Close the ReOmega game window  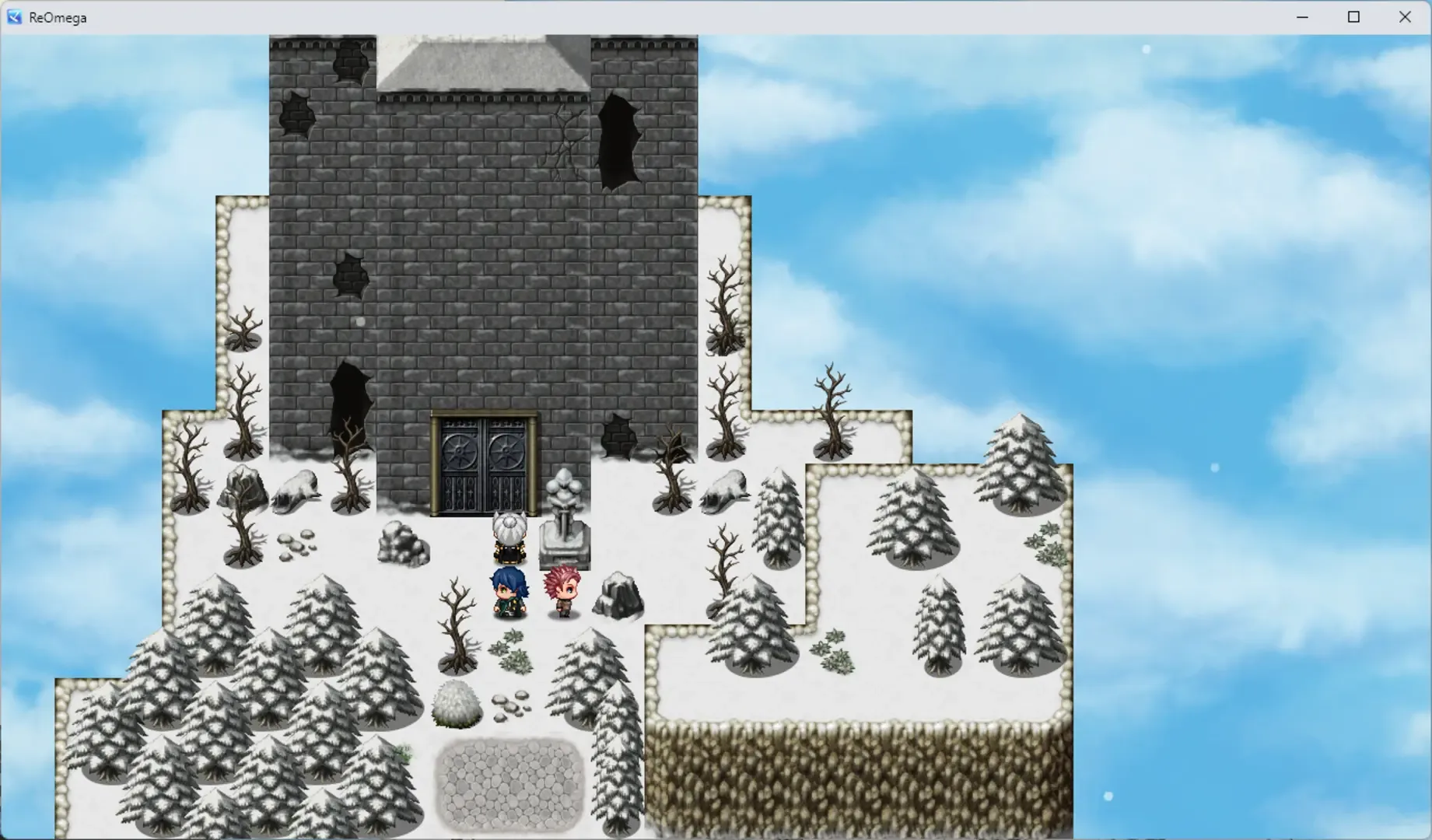(x=1405, y=16)
